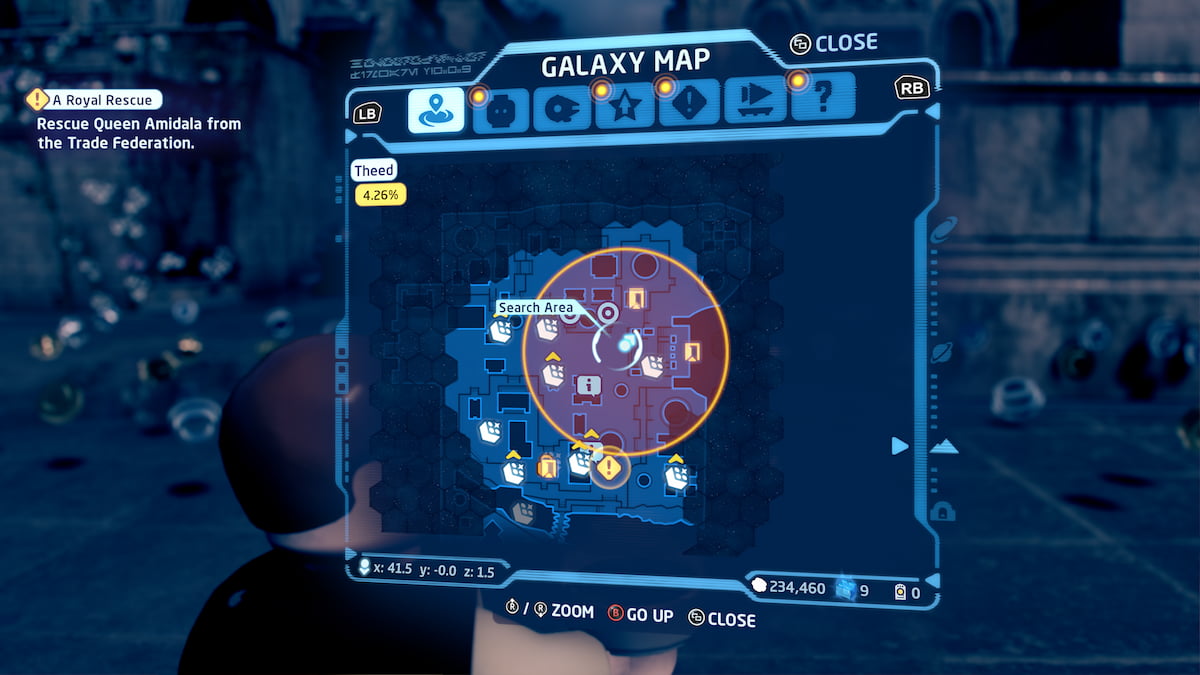Select the A Royal Rescue quest tracker

[x=95, y=99]
